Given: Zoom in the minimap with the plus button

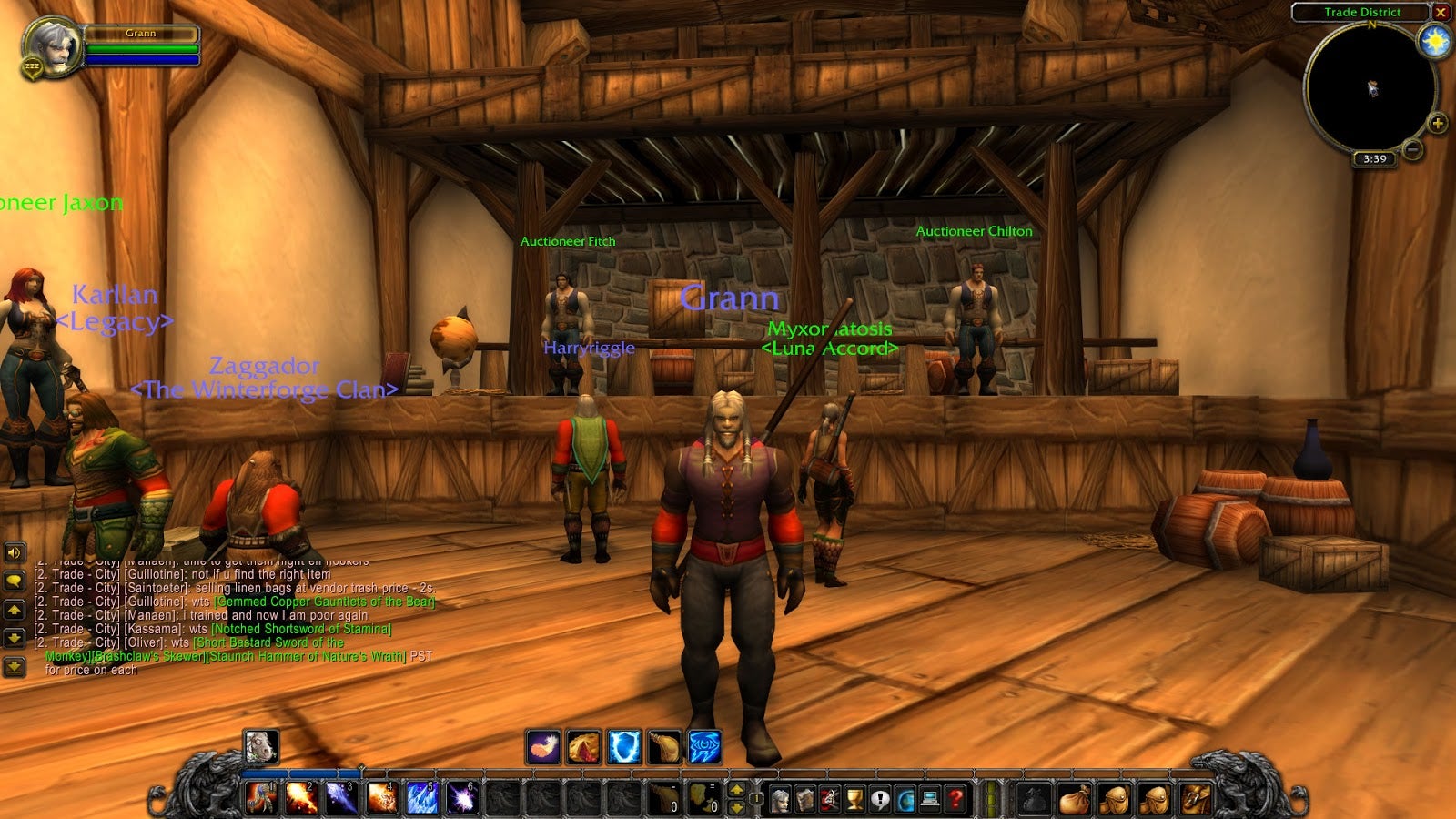Looking at the screenshot, I should point(1438,123).
